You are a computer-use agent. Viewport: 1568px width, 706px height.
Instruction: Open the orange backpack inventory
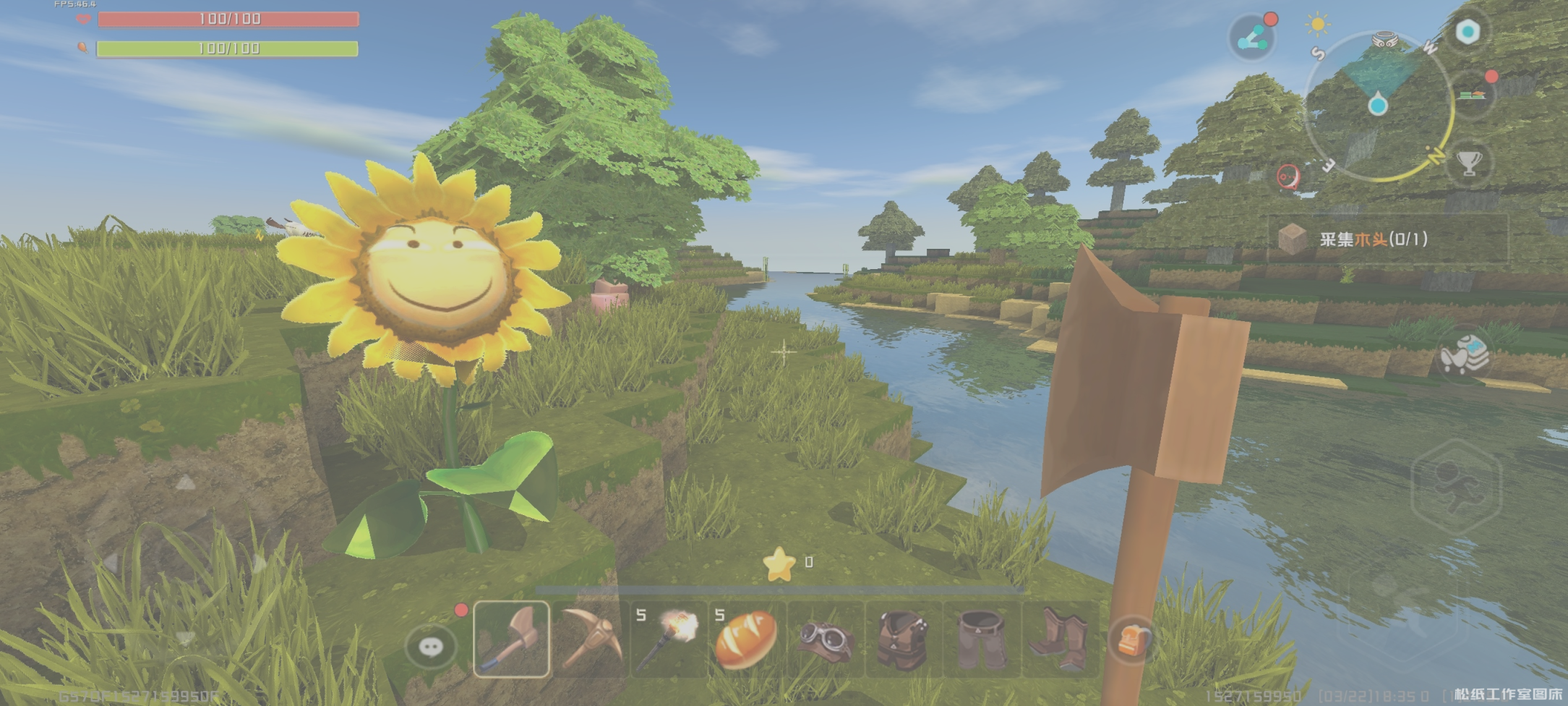[x=1132, y=640]
